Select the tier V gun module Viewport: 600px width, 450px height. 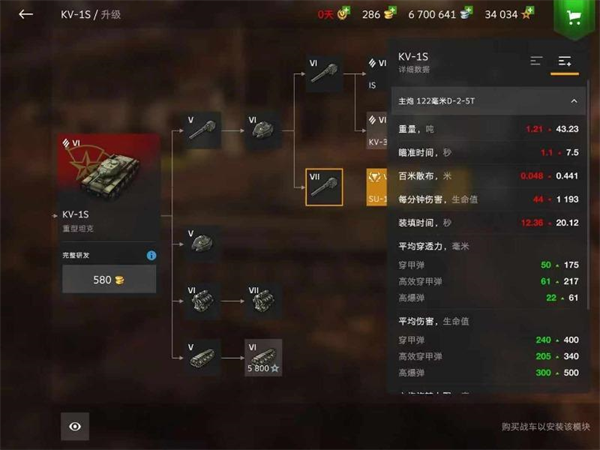pos(203,129)
